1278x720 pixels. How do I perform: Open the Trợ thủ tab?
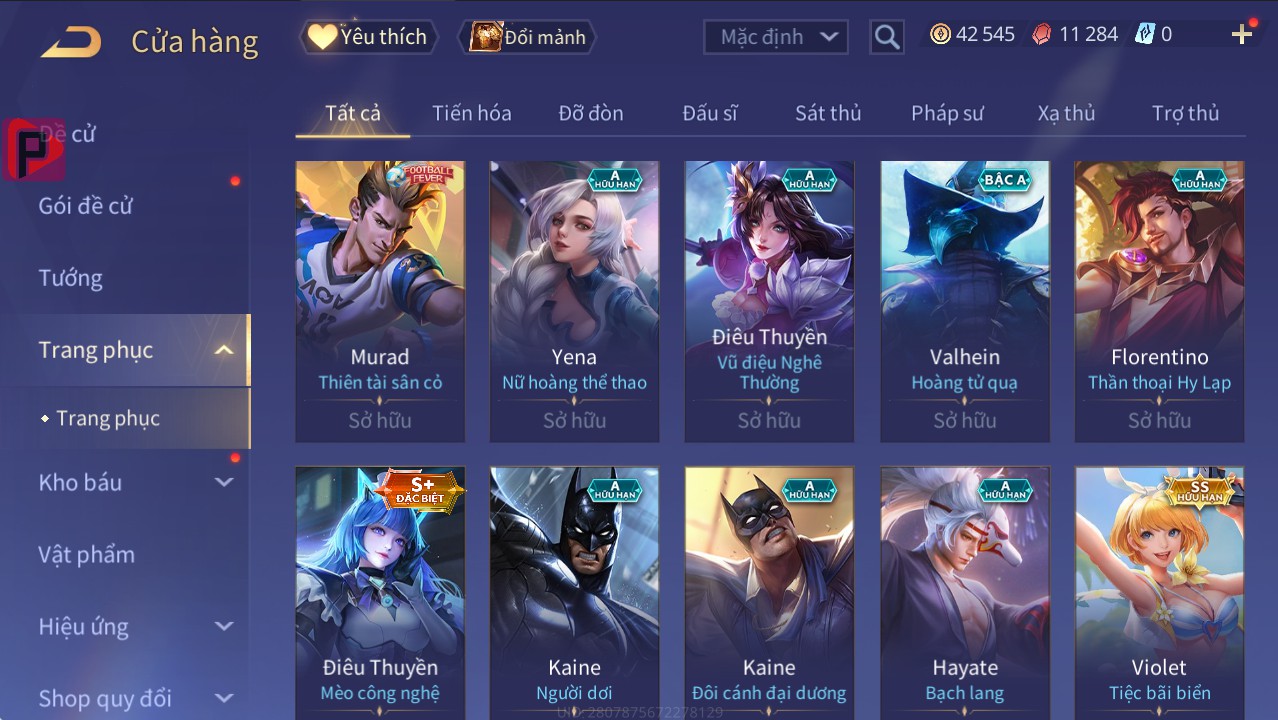click(1185, 113)
